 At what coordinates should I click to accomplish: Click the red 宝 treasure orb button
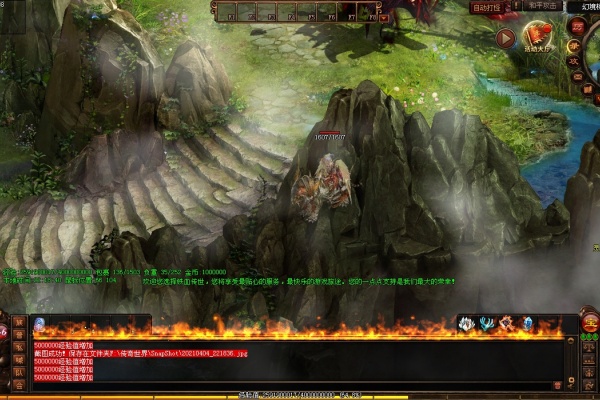(x=590, y=323)
